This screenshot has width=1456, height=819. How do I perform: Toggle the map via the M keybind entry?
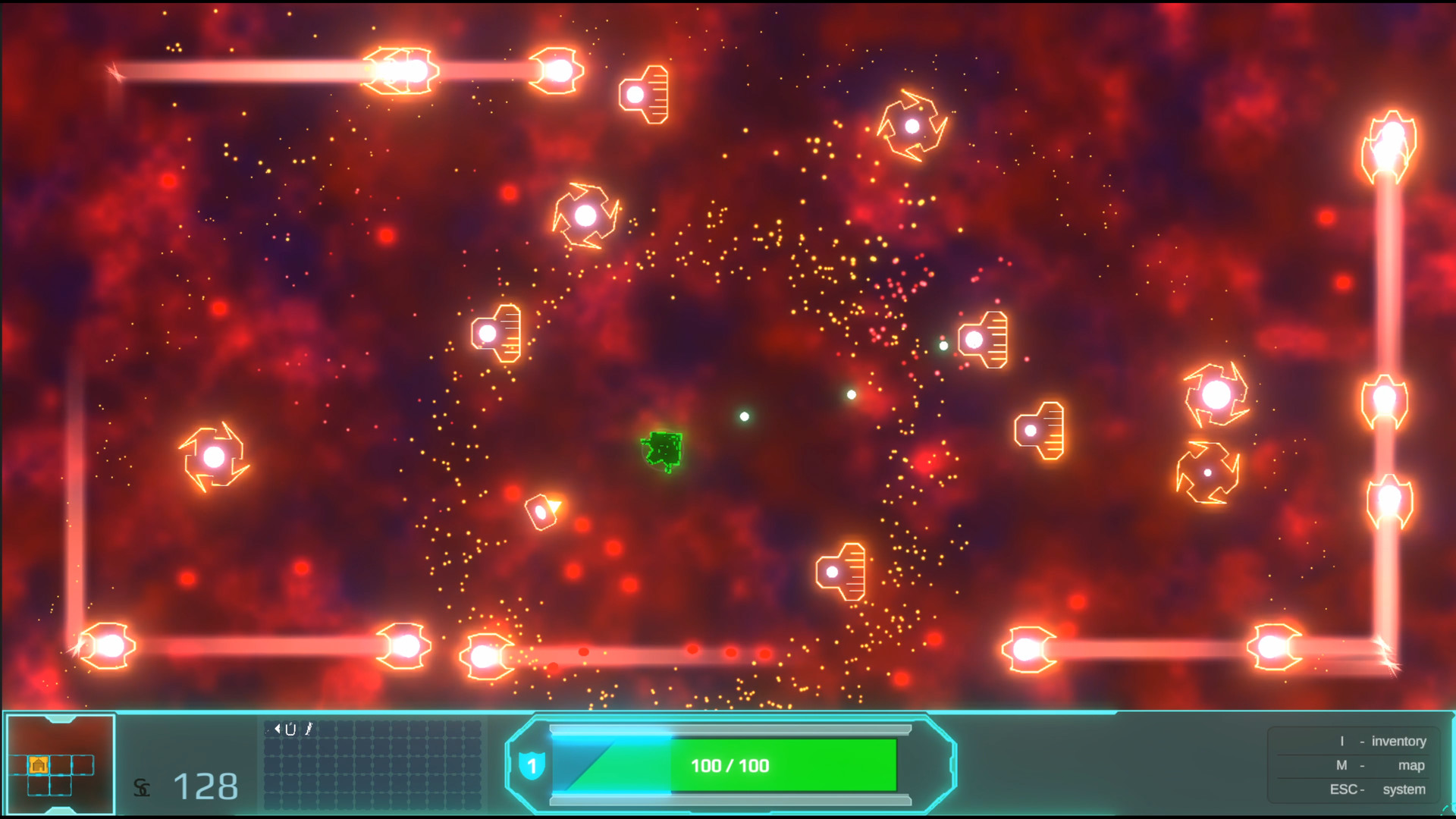click(x=1380, y=765)
